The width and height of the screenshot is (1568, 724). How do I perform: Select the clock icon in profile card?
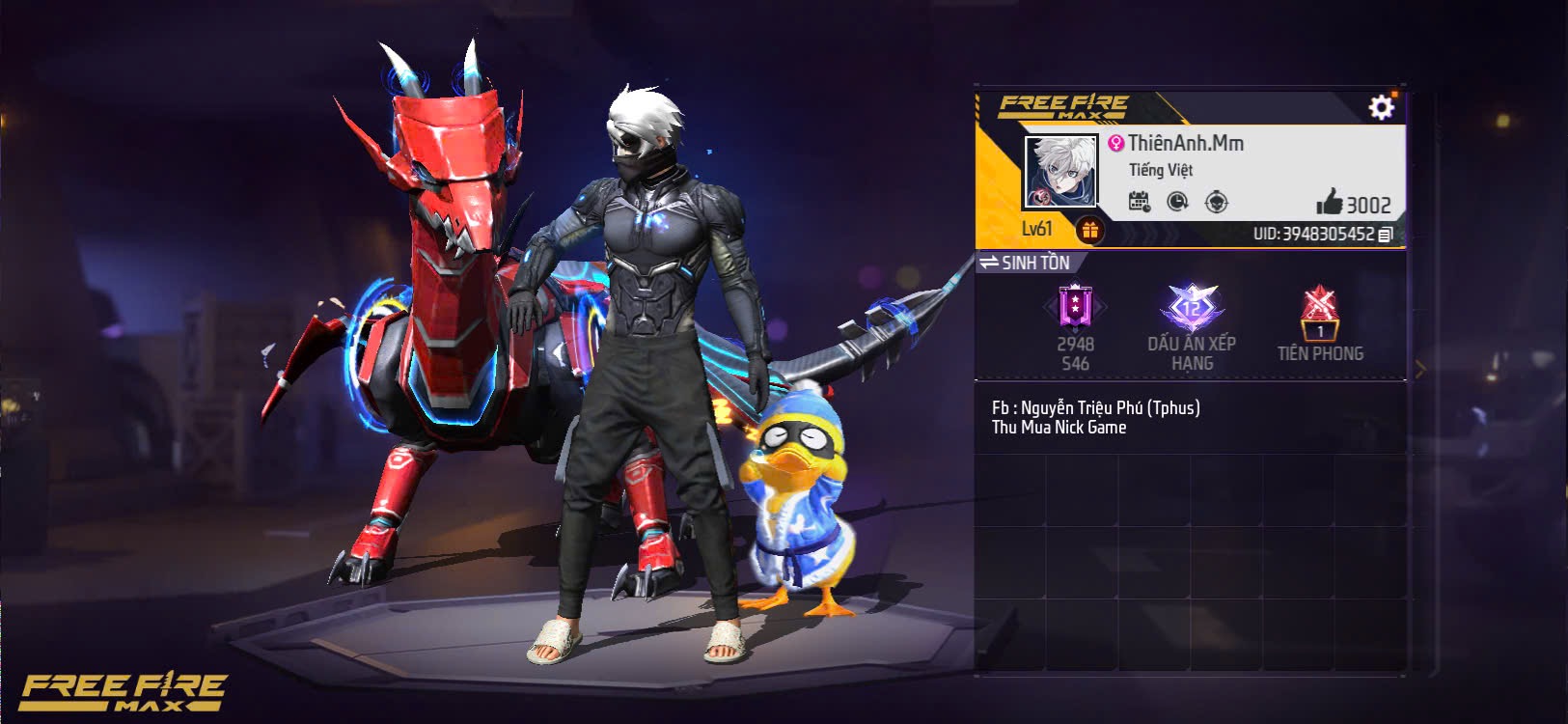(x=1177, y=202)
